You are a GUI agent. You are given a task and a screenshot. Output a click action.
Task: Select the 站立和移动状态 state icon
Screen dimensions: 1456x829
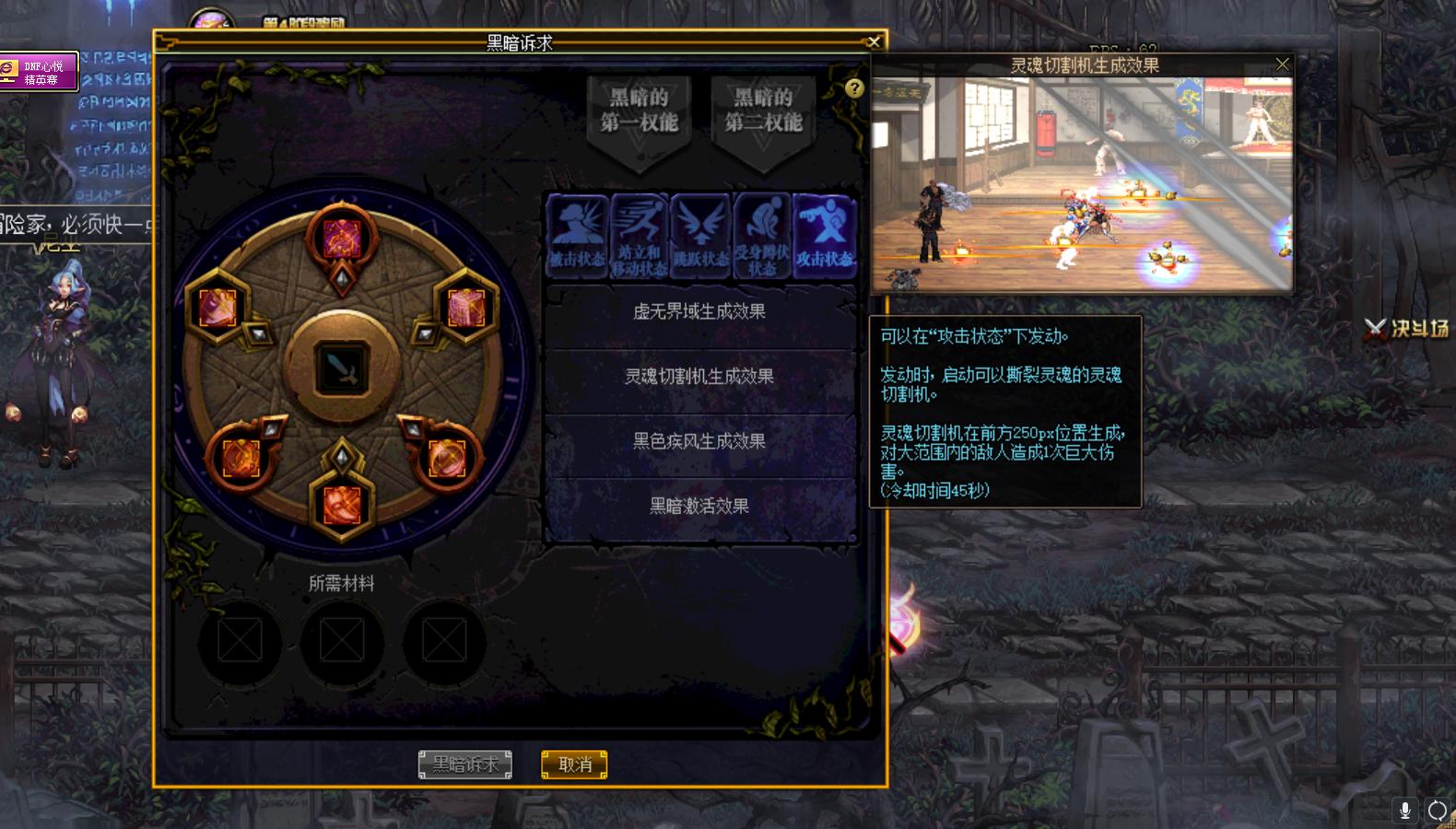click(x=638, y=233)
